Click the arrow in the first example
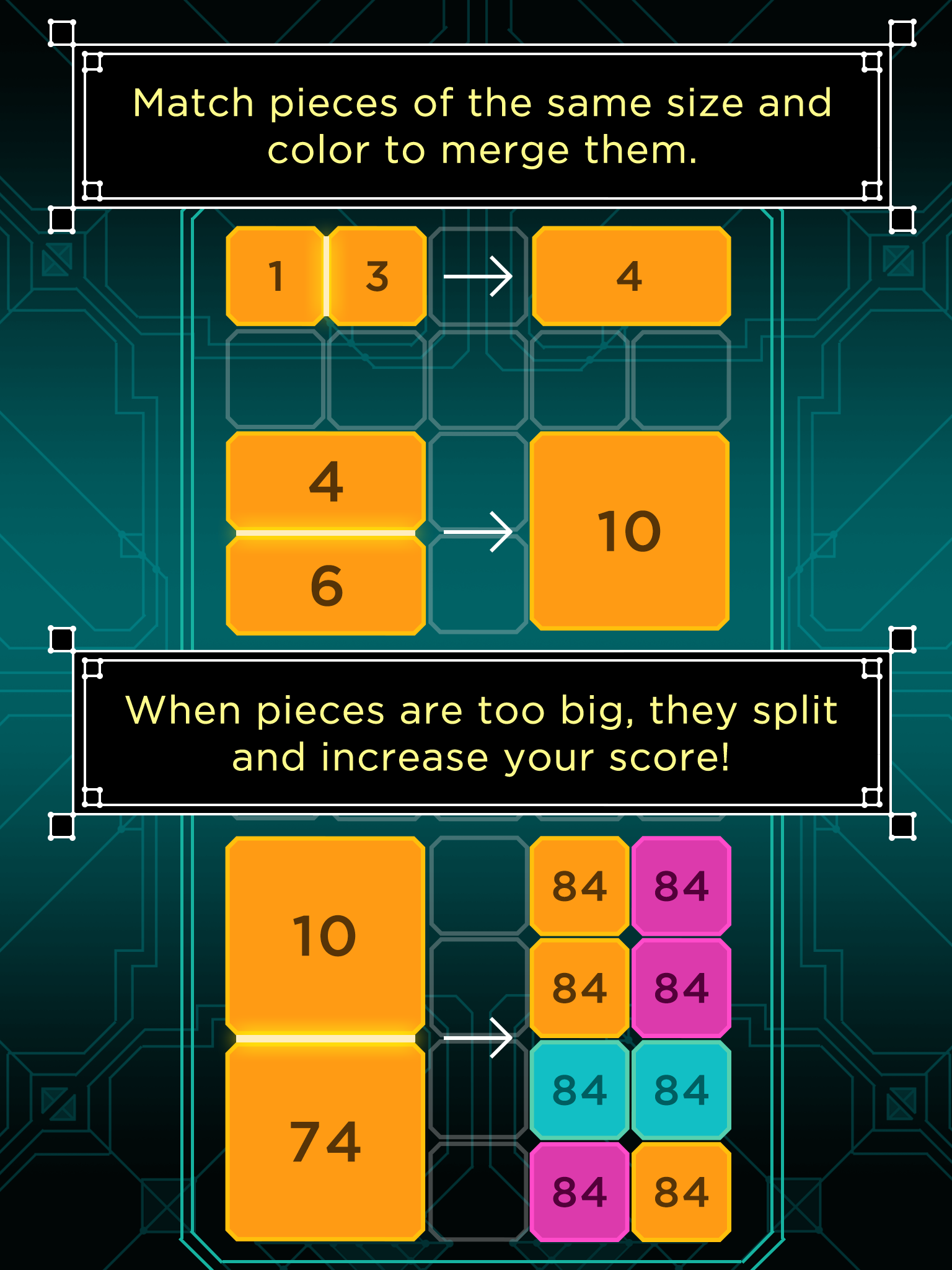This screenshot has width=952, height=1270. coord(479,277)
